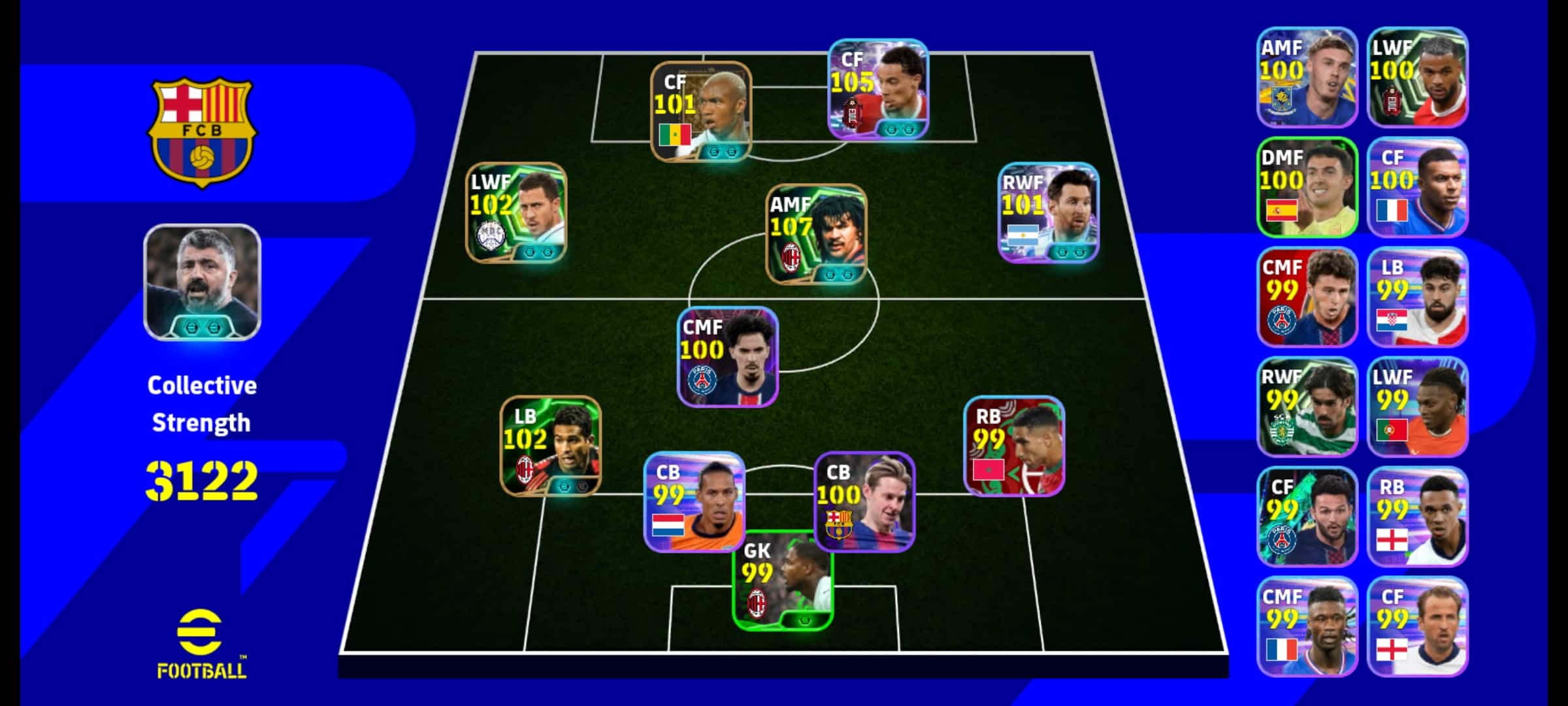Select the CB 99 Netherlands card
This screenshot has height=706, width=1568.
[x=694, y=501]
